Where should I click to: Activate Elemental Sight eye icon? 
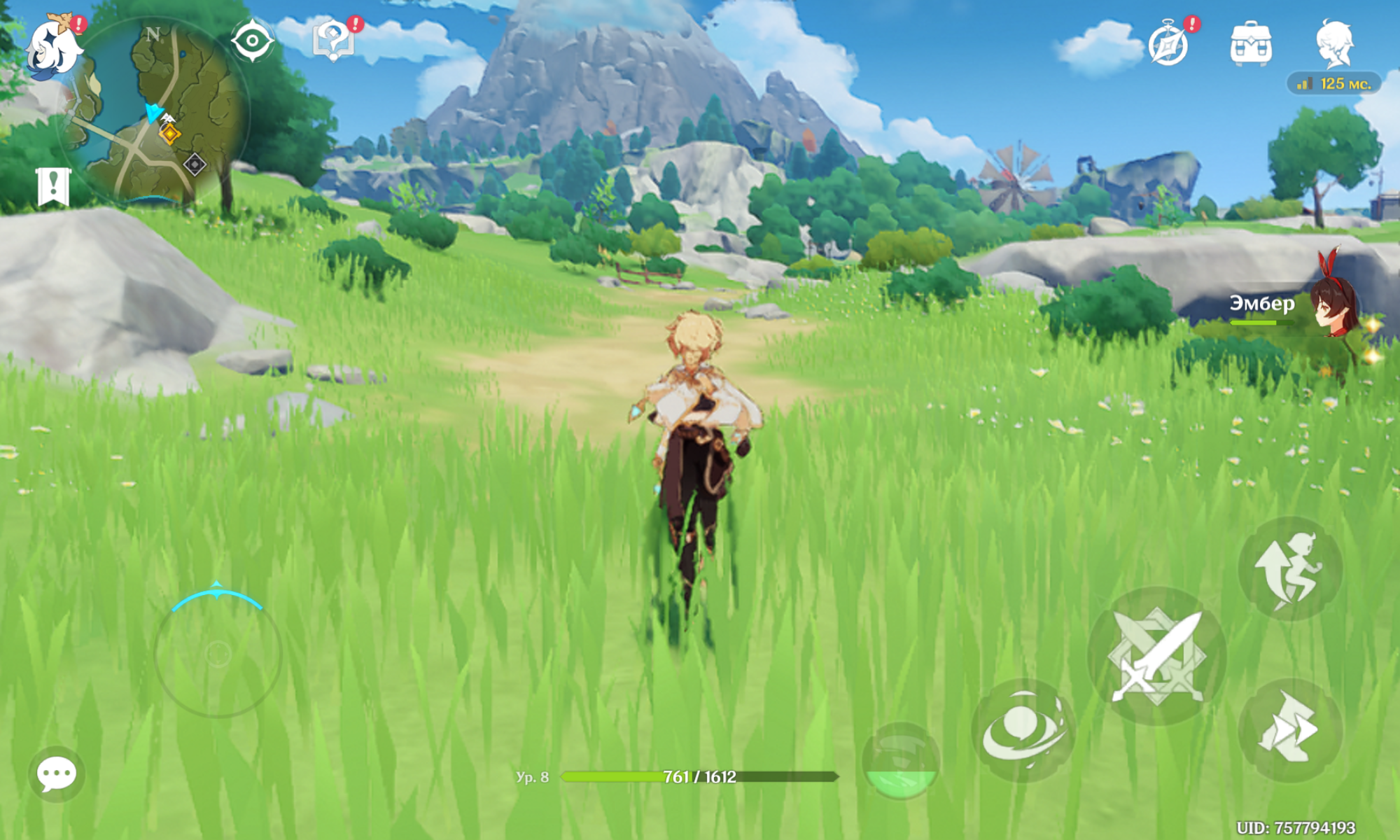coord(252,41)
